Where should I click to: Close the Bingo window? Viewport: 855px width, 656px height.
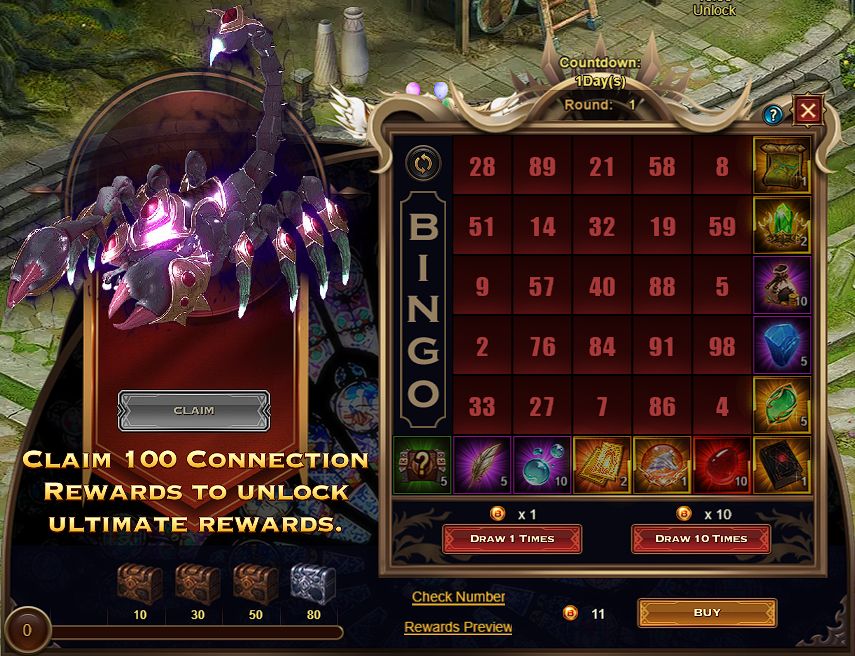pos(808,111)
